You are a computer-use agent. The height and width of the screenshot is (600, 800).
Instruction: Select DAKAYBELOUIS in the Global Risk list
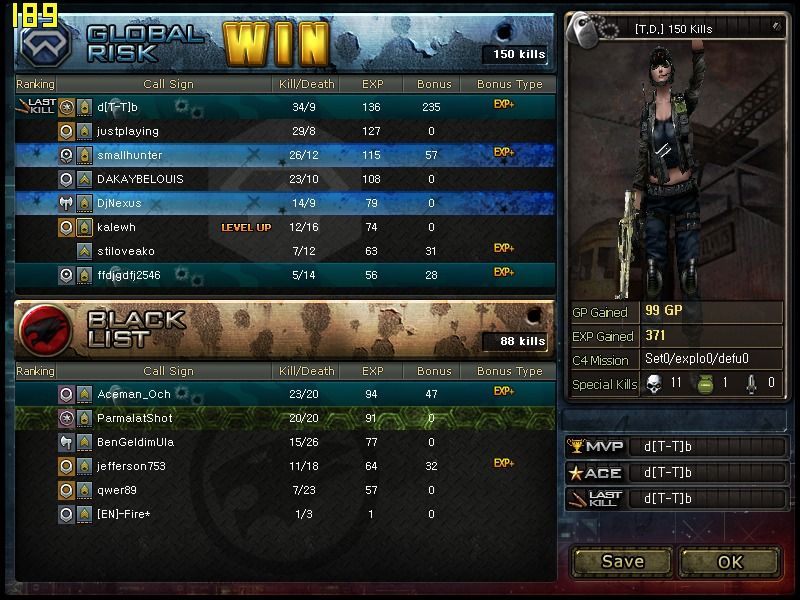click(285, 179)
